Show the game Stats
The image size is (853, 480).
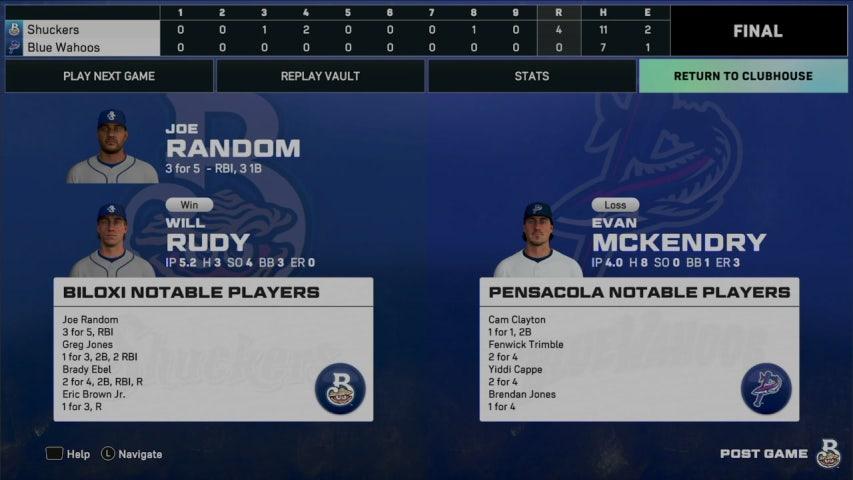(531, 76)
